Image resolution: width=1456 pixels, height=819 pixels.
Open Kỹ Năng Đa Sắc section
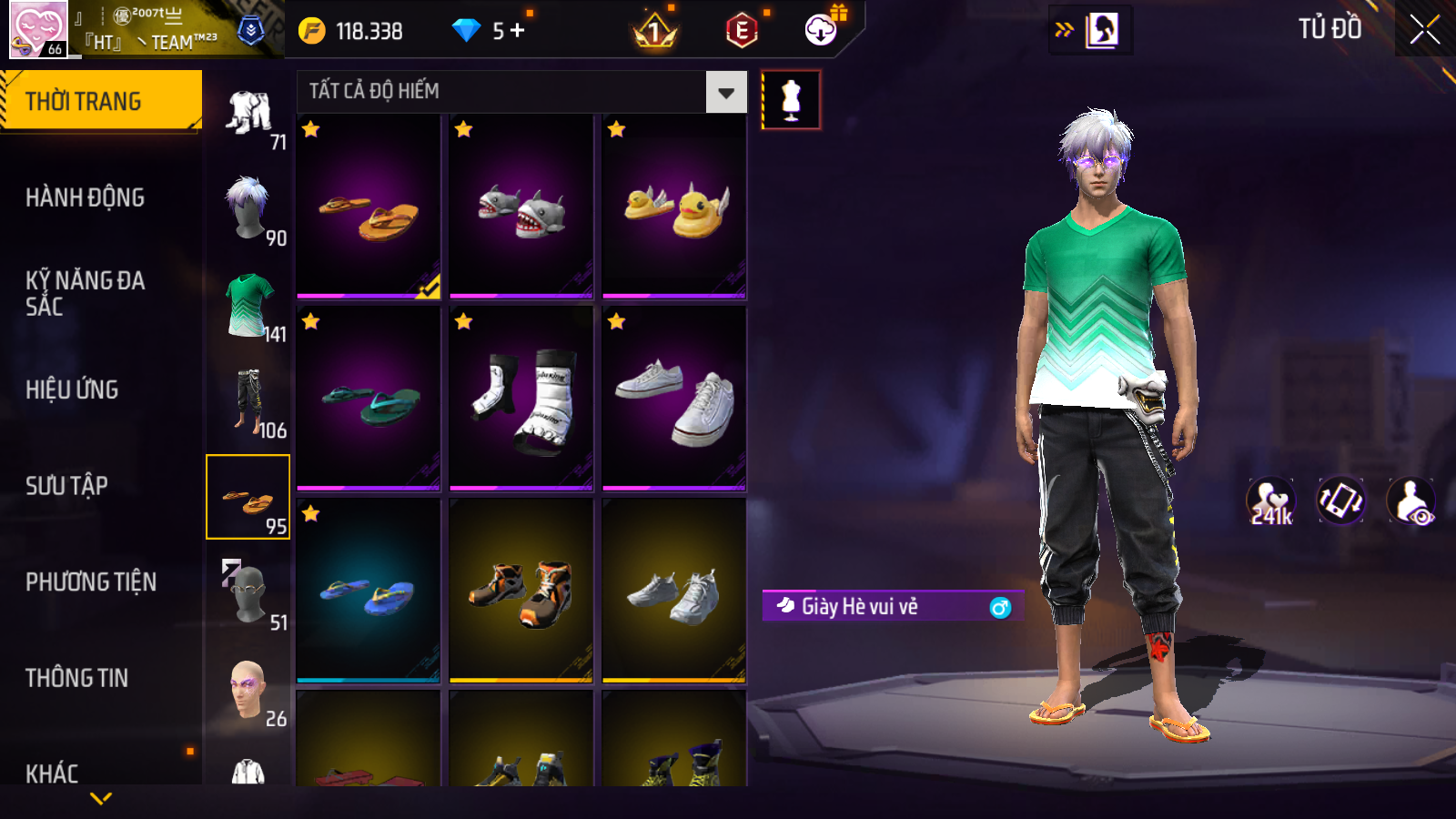click(85, 293)
